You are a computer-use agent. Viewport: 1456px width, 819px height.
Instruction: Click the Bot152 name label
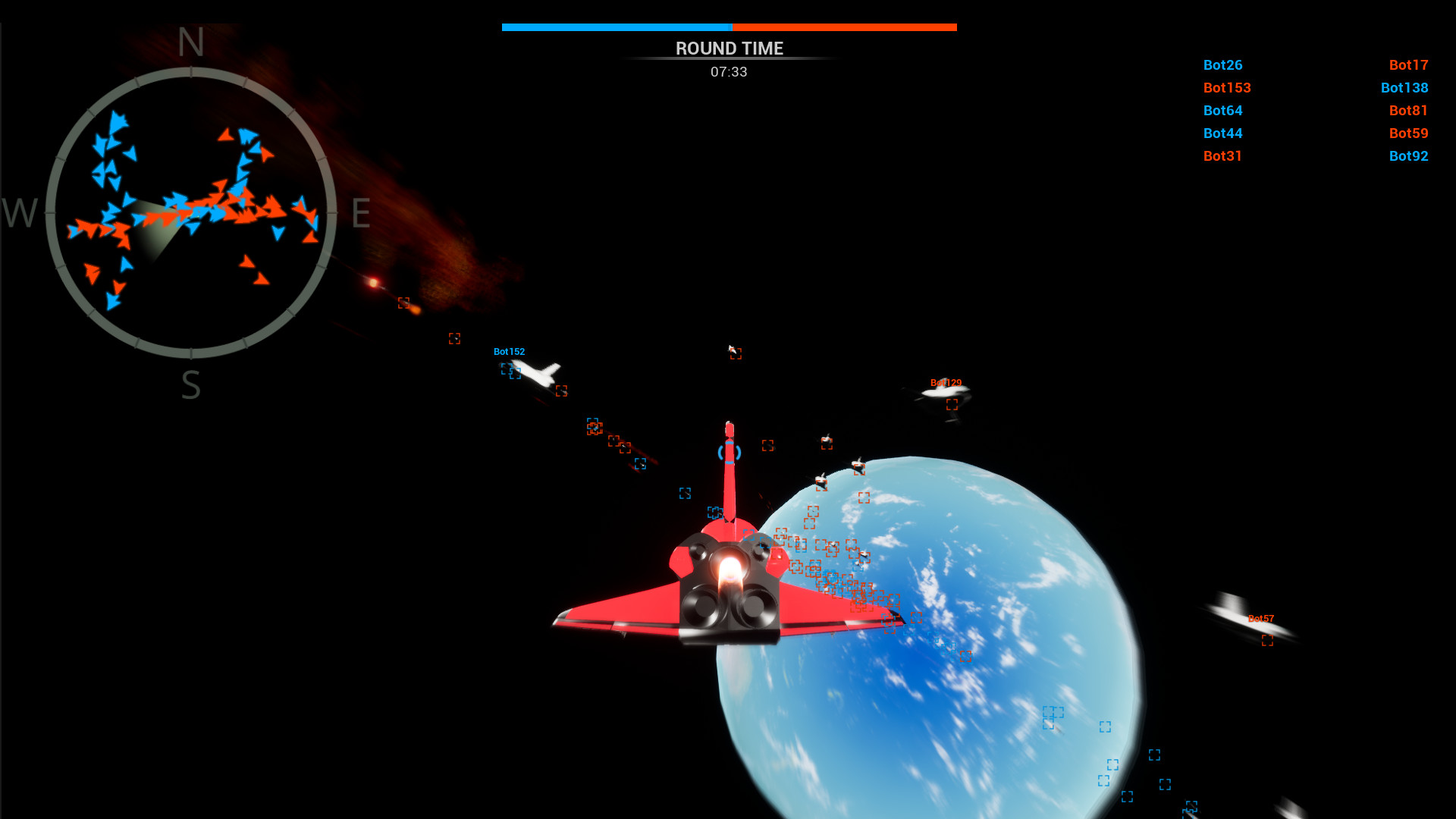[510, 351]
